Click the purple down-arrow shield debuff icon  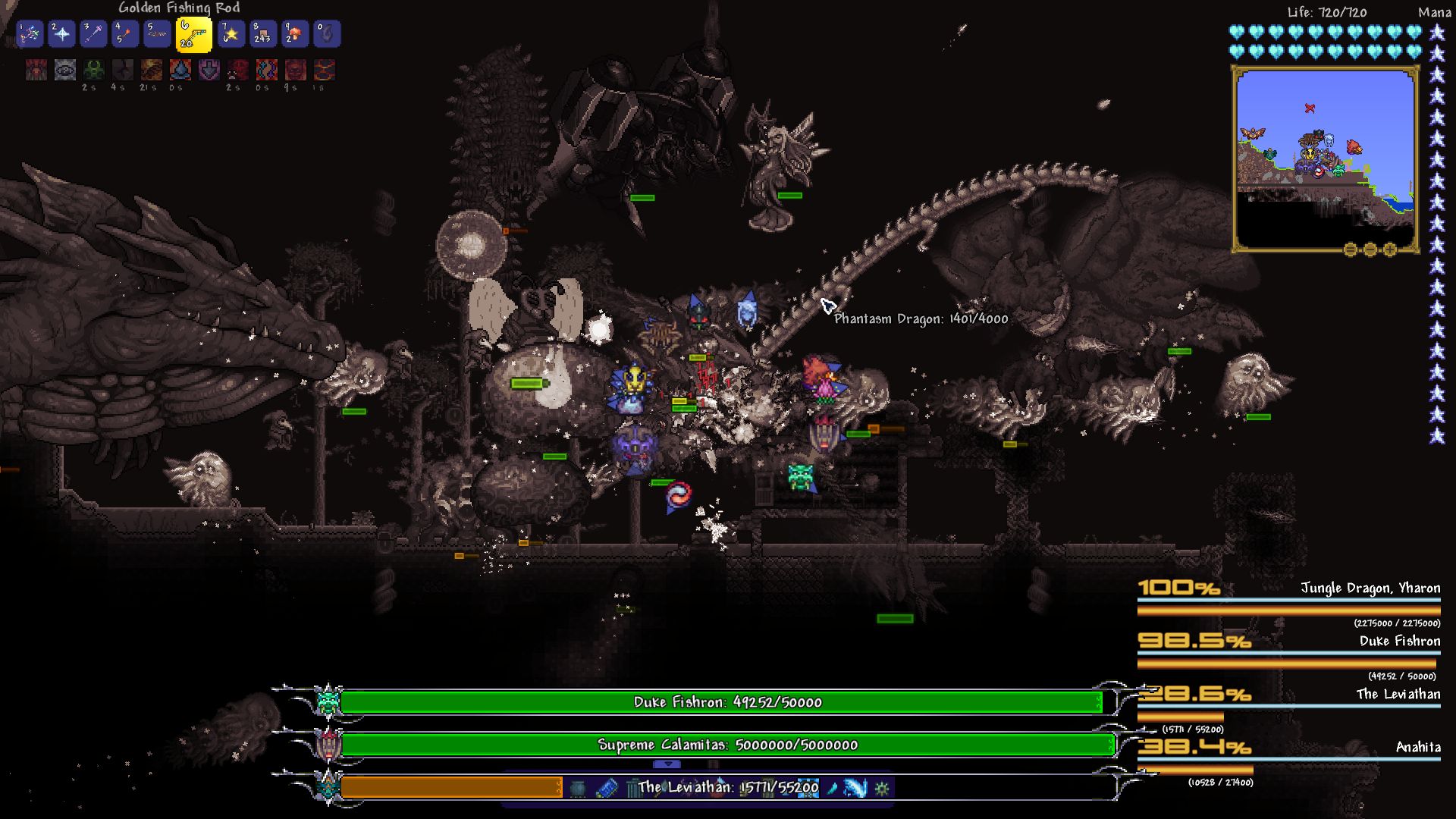pyautogui.click(x=209, y=71)
